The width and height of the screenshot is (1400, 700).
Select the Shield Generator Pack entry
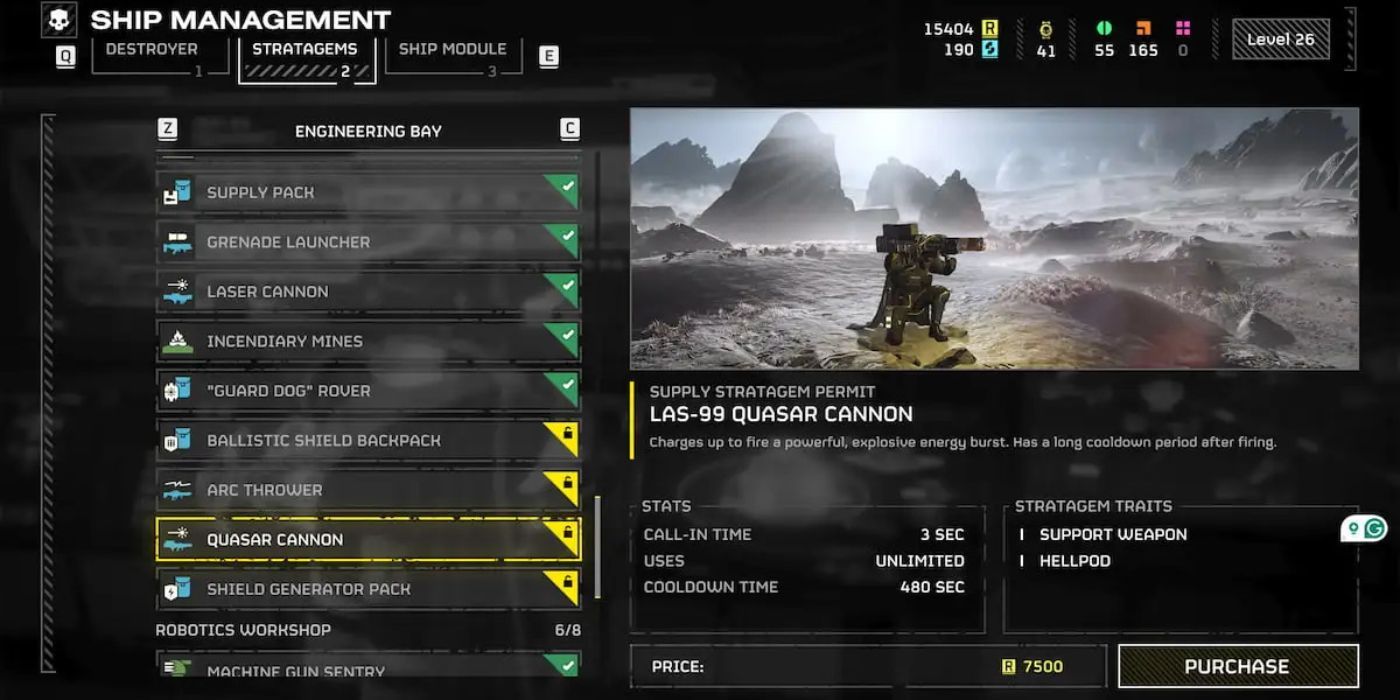368,589
